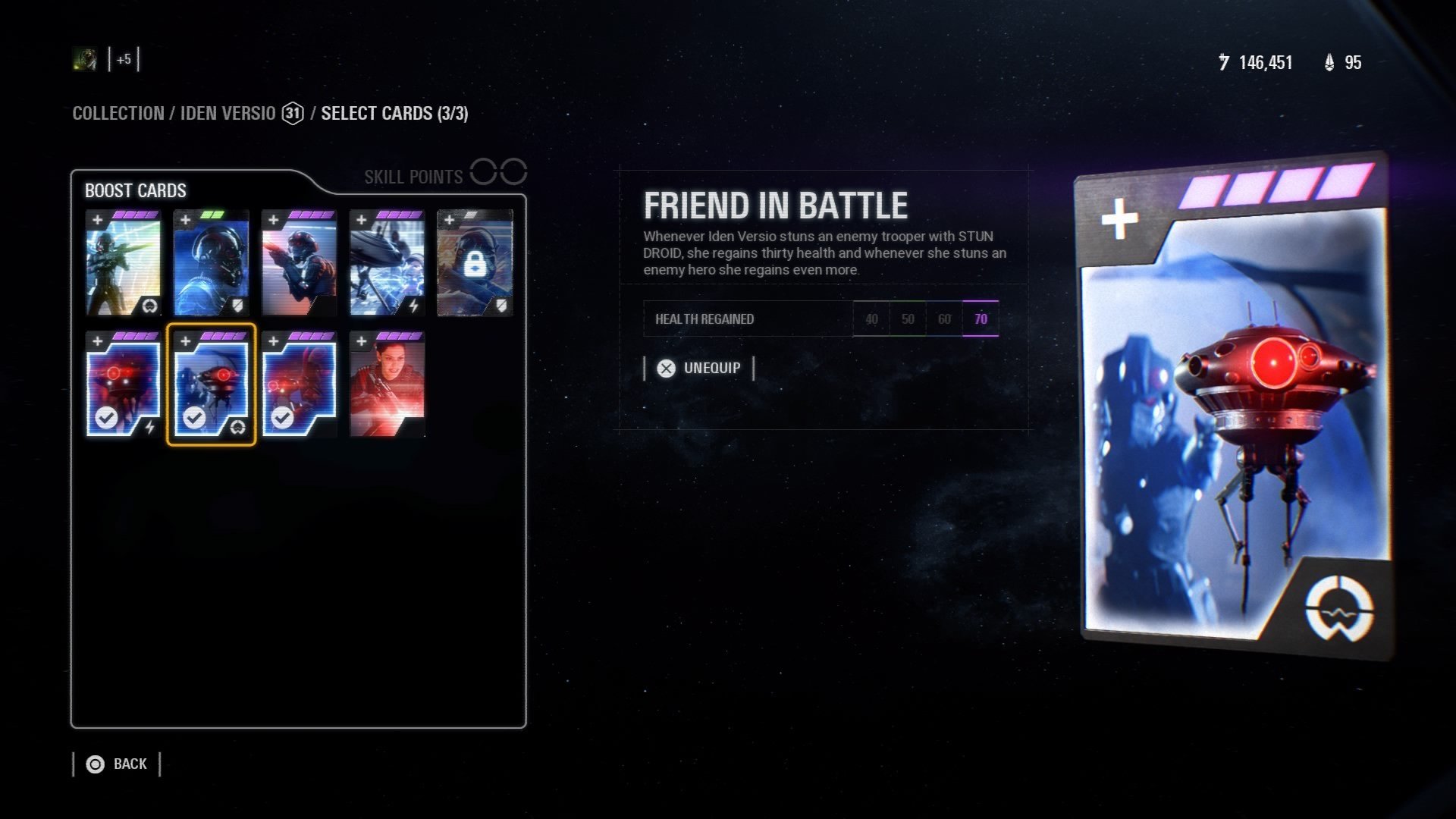The image size is (1456, 819).
Task: Select health regained tier 40
Action: click(871, 318)
